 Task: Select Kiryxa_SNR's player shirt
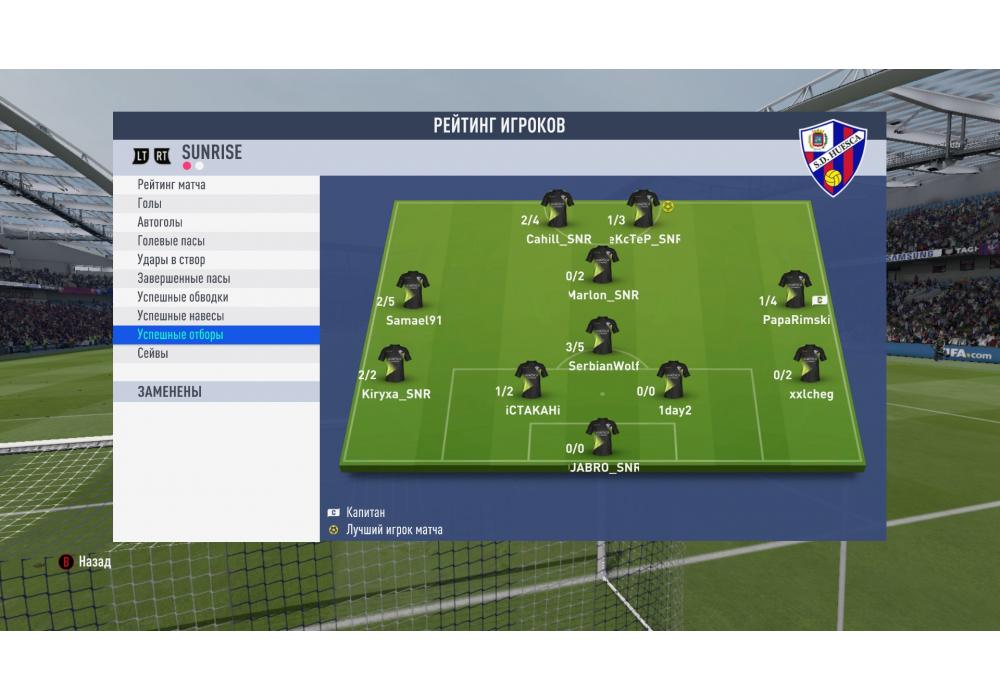click(x=394, y=364)
